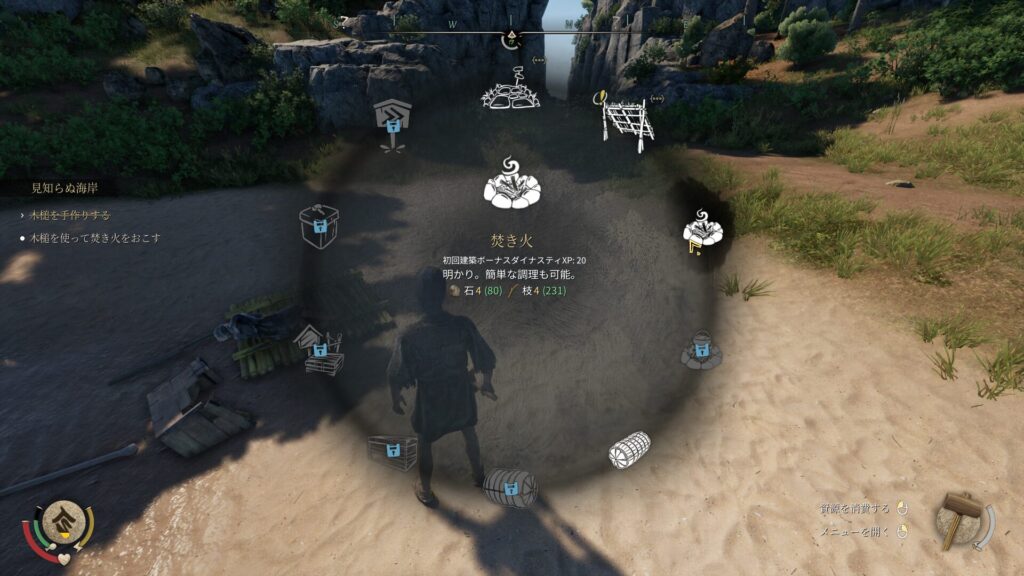Select the campfire option on the wheel's right
This screenshot has width=1024, height=576.
[x=706, y=232]
